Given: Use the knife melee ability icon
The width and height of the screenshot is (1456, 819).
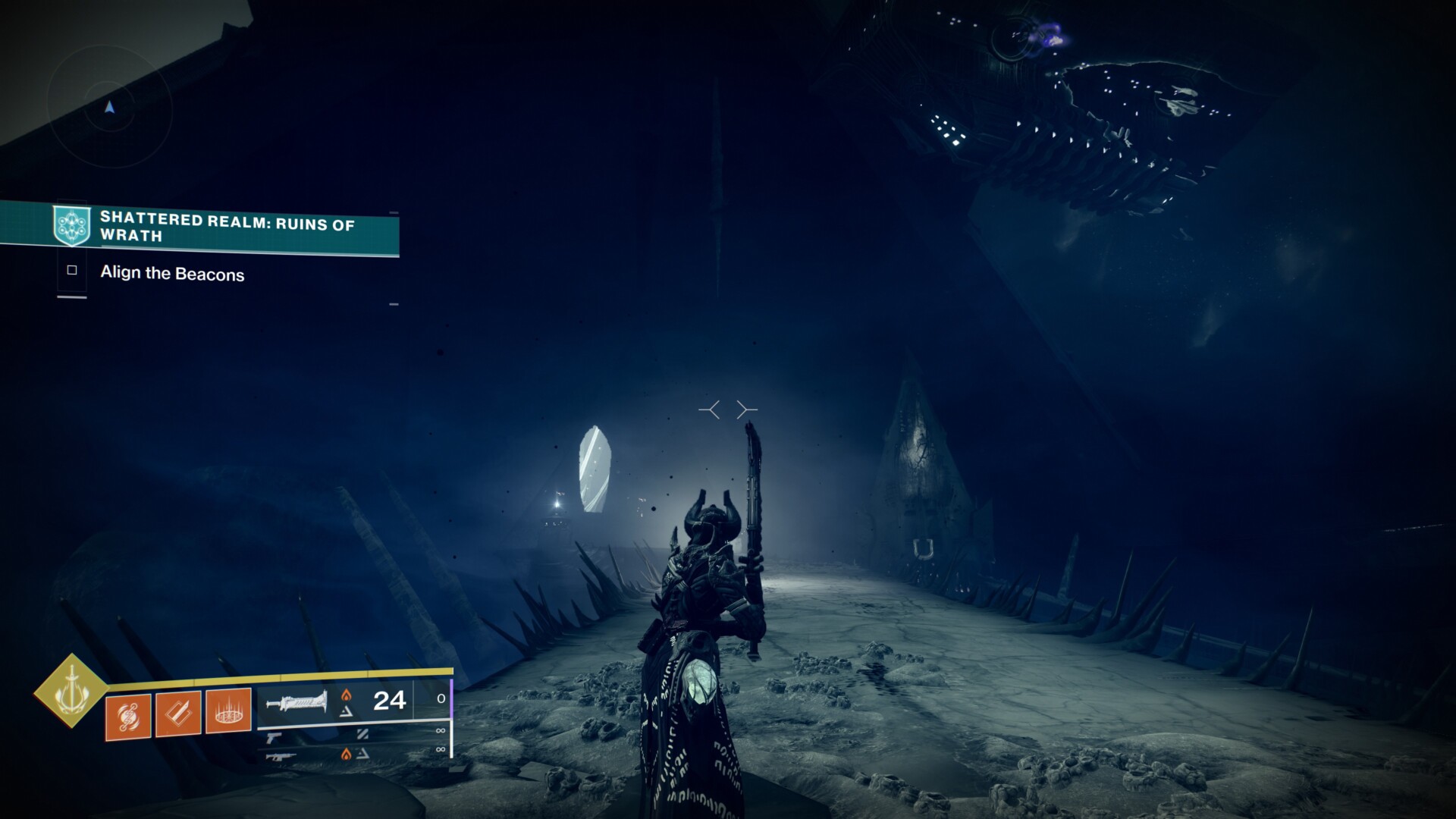Looking at the screenshot, I should point(178,714).
